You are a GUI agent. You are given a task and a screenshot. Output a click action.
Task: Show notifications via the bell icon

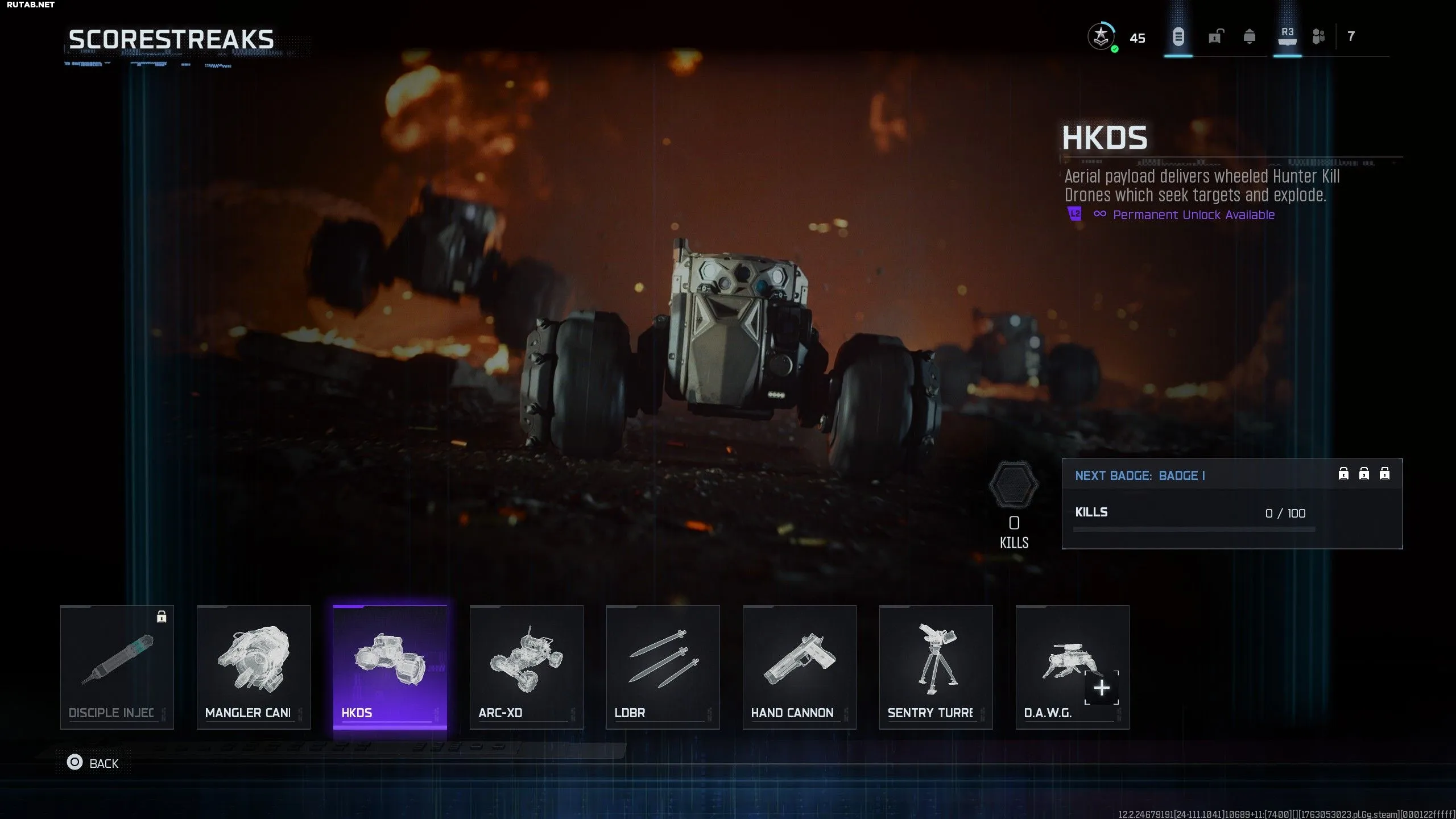point(1250,37)
